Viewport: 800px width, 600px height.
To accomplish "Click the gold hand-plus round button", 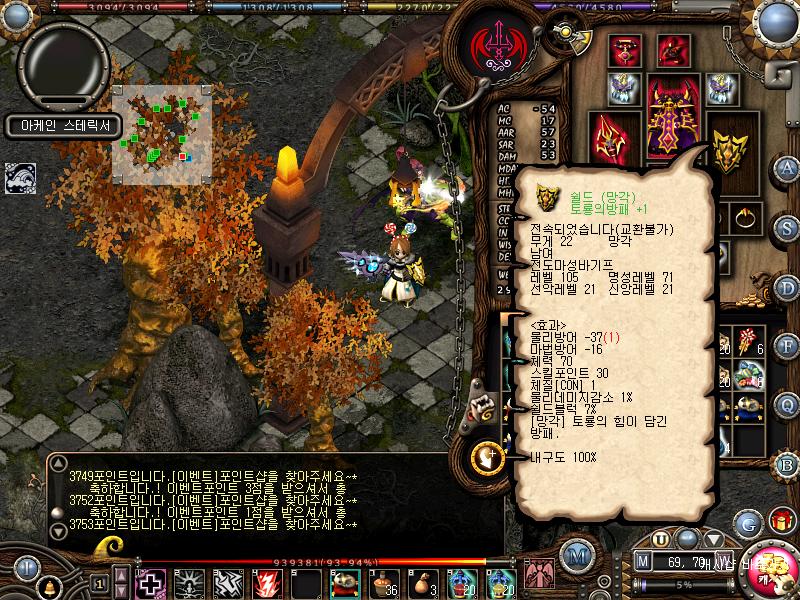I will 487,458.
